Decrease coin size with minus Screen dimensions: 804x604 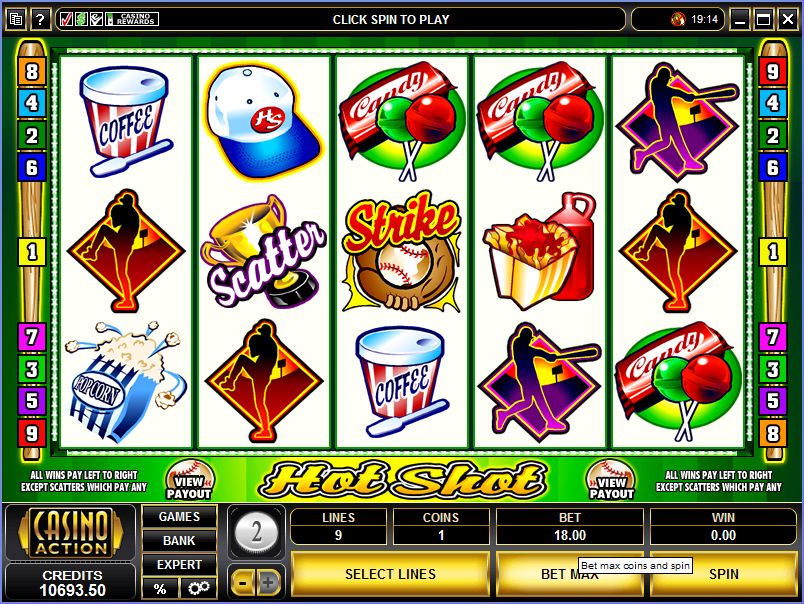pos(243,581)
